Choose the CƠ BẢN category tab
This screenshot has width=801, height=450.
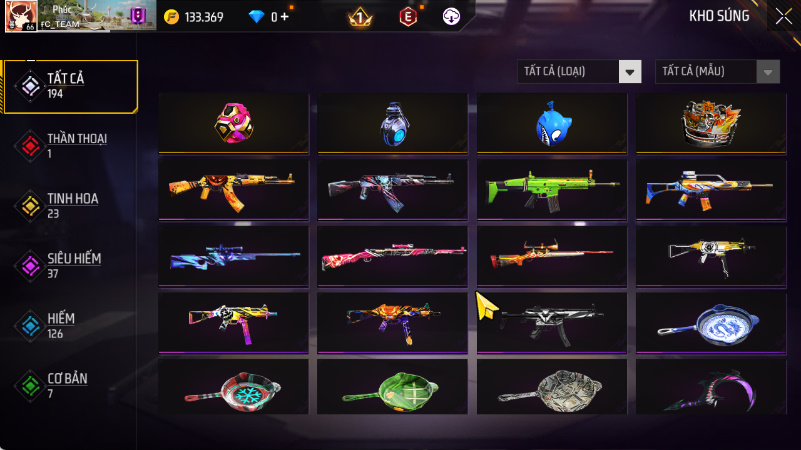(x=70, y=385)
